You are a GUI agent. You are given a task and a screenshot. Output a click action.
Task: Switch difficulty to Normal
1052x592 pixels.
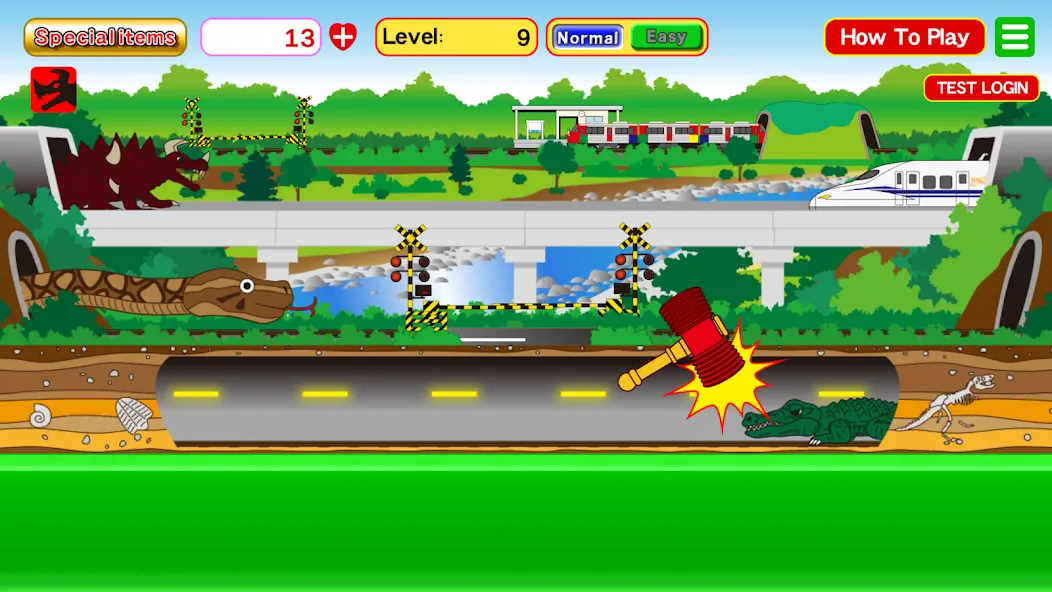pos(588,37)
